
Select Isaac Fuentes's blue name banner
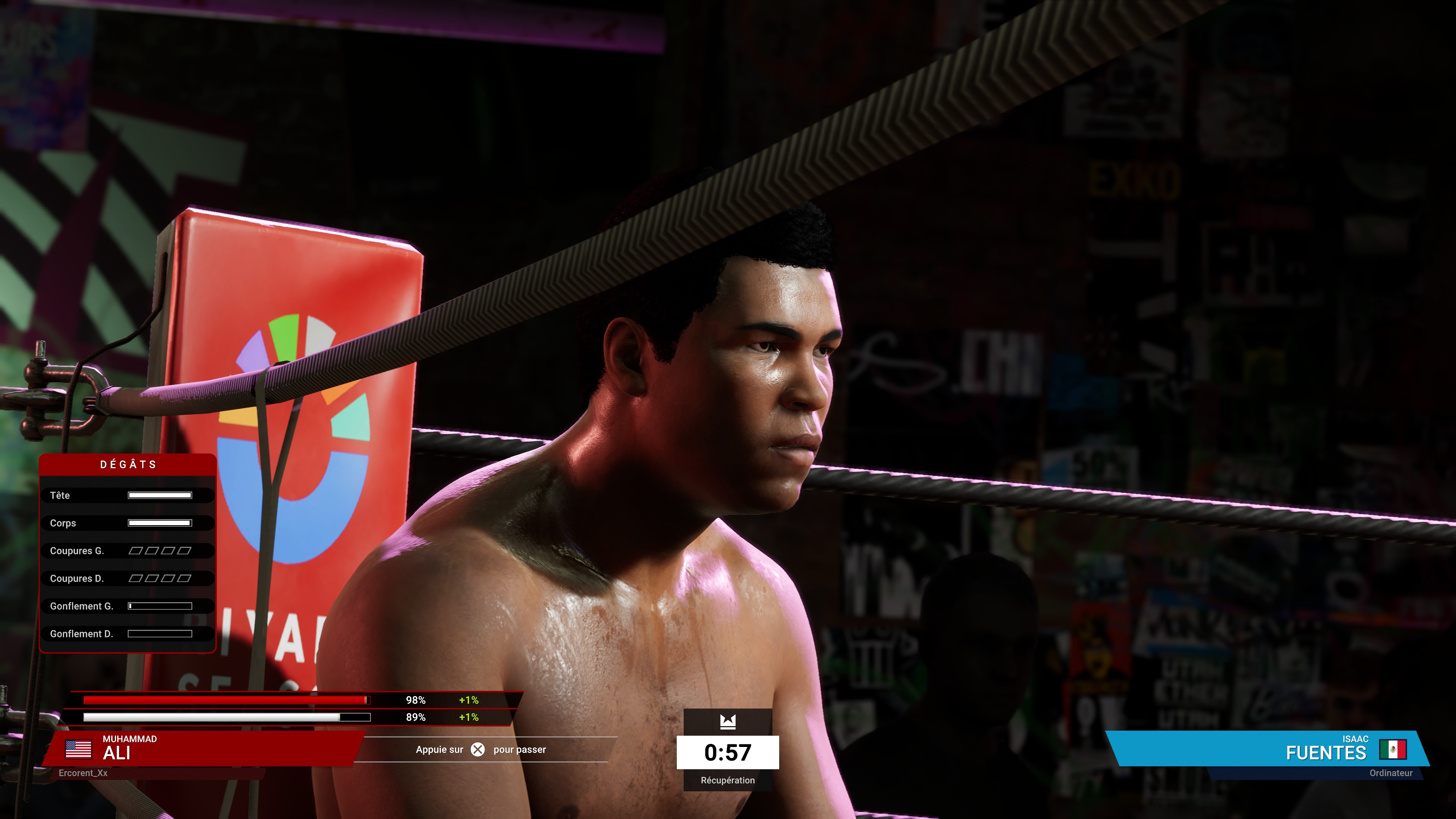[1266, 748]
